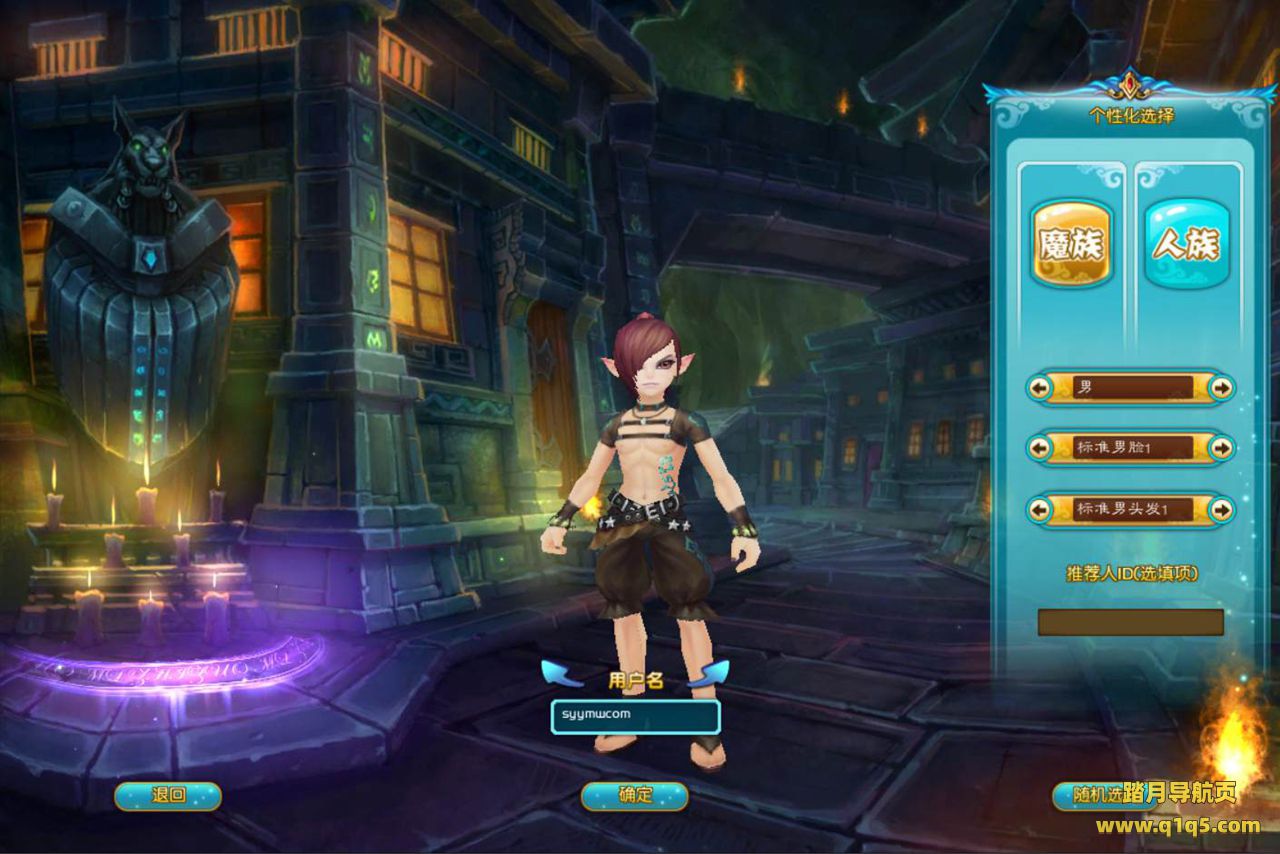Select previous hairstyle before 标准男头发1
This screenshot has width=1280, height=854.
[x=1040, y=510]
